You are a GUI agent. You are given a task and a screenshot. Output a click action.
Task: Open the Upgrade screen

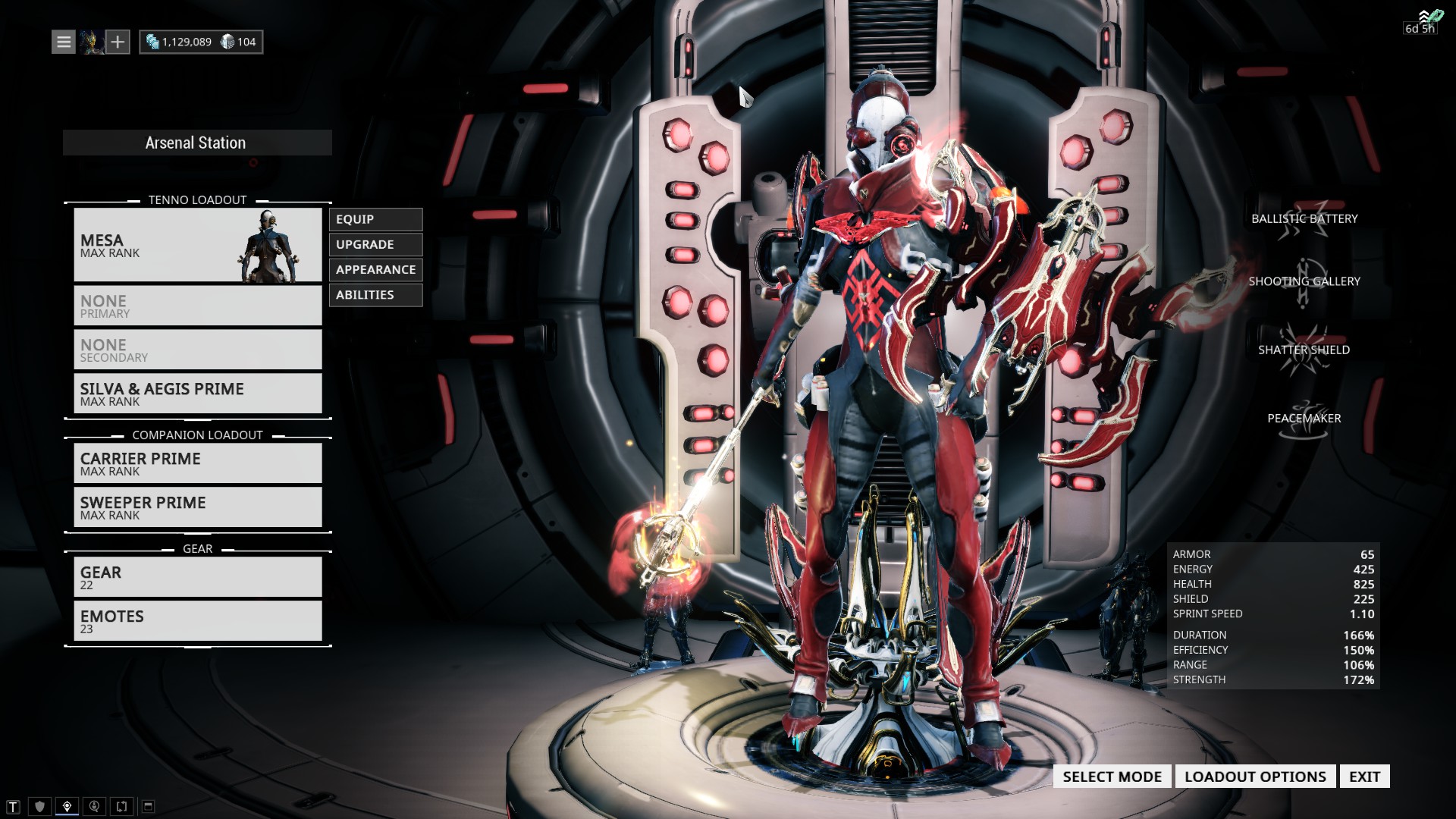pos(375,244)
